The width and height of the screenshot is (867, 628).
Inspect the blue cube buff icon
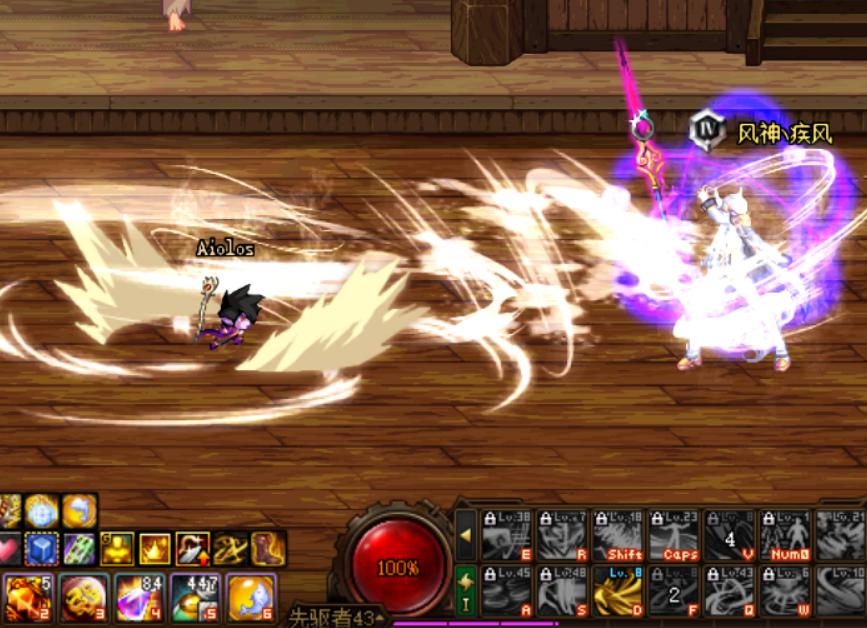click(42, 548)
